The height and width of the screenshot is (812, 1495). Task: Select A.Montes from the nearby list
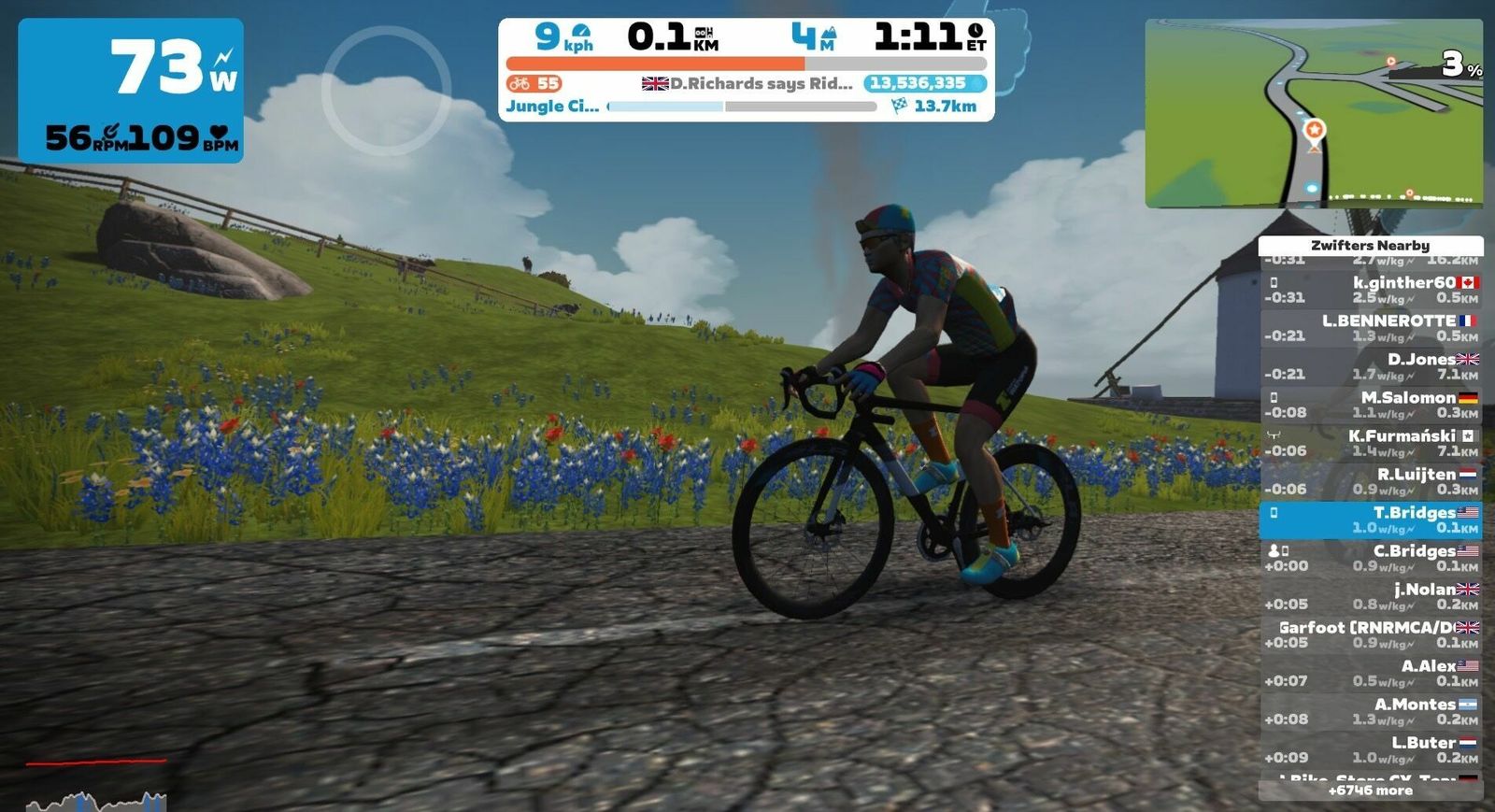coord(1371,711)
